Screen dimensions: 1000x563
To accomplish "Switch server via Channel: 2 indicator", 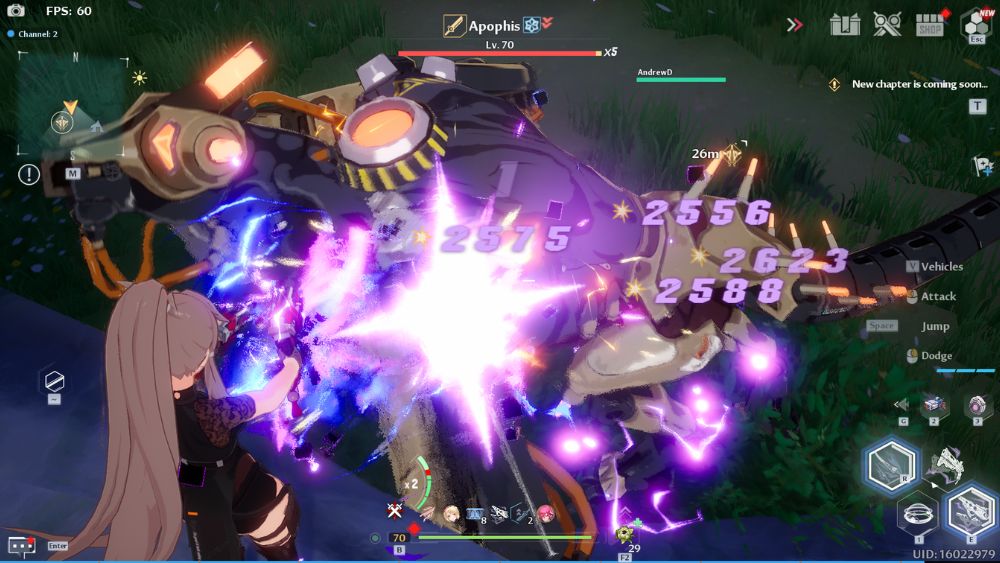I will coord(32,34).
